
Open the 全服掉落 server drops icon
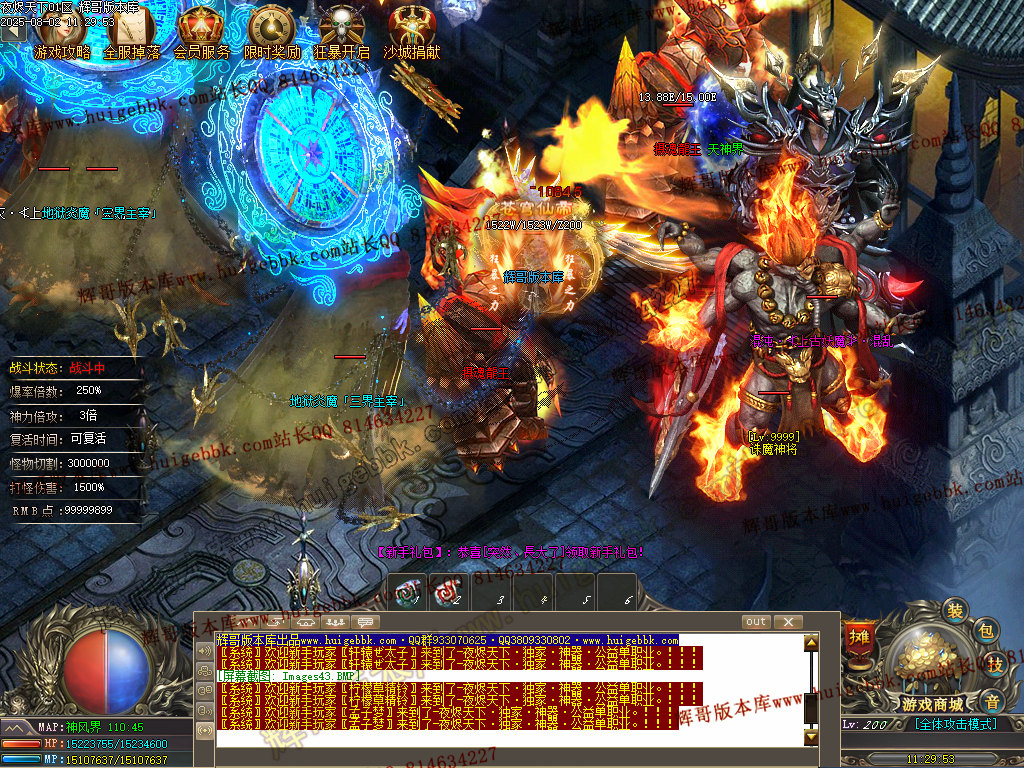tap(132, 32)
